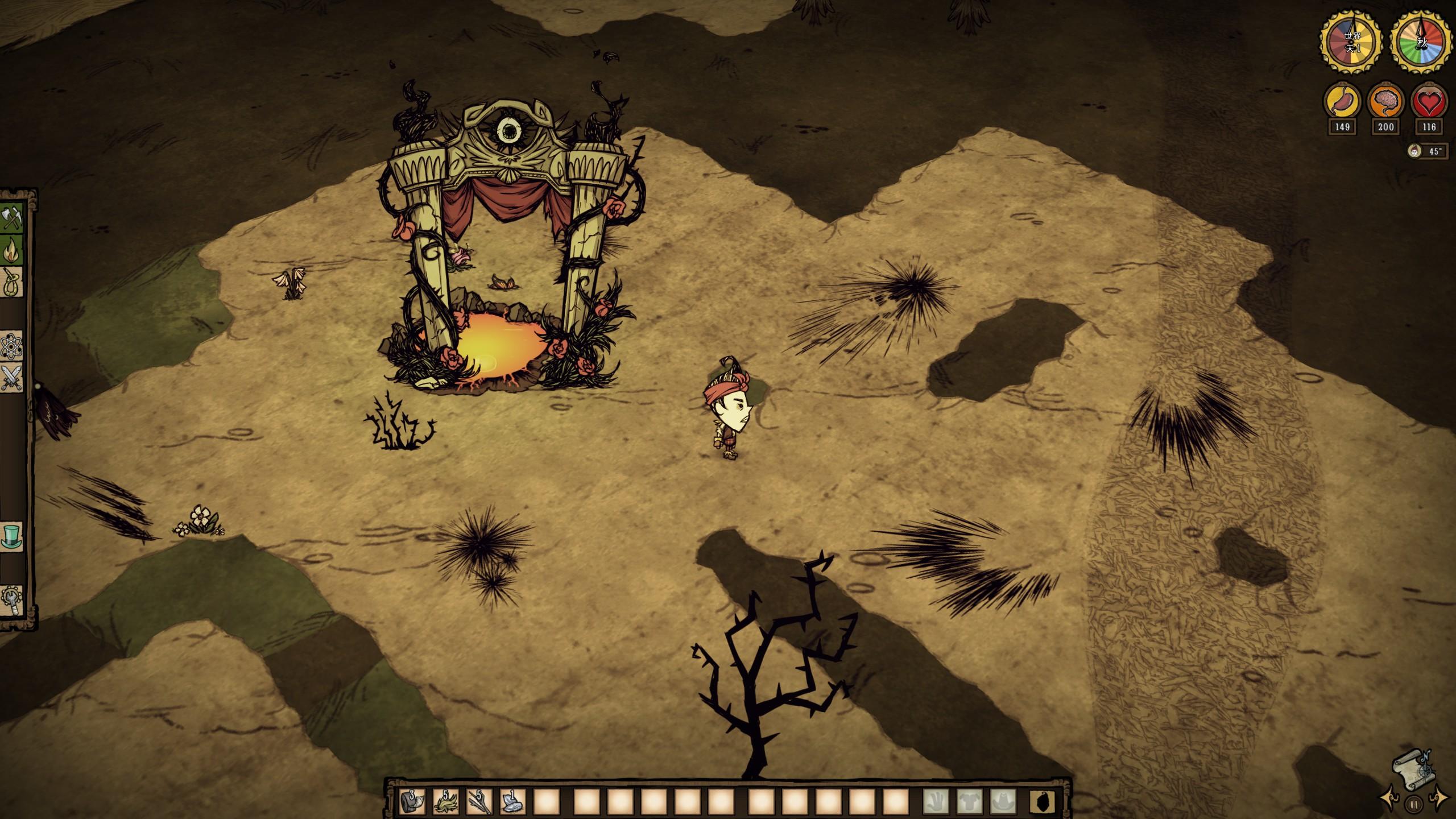Select the twigs inventory slot
This screenshot has width=1456, height=819.
(x=479, y=801)
